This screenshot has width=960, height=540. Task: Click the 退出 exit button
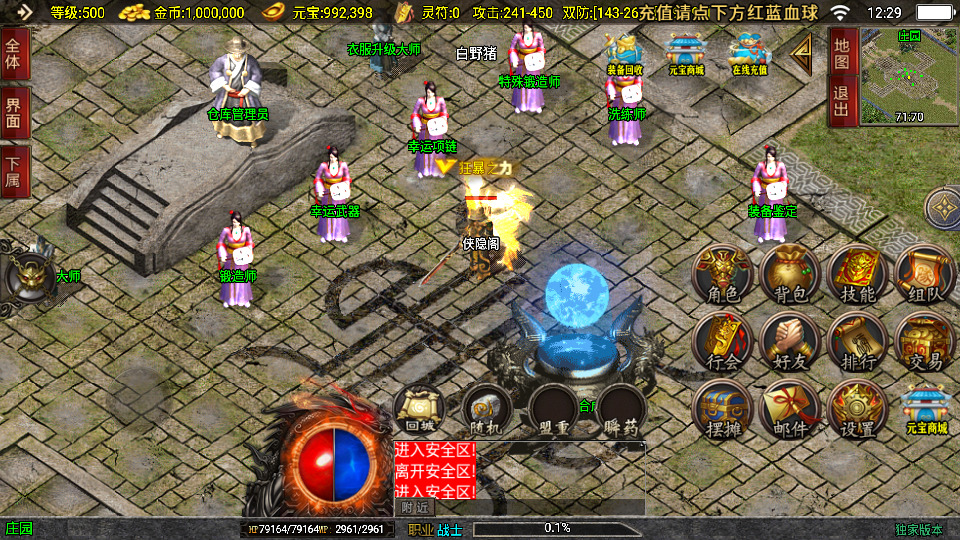click(841, 102)
